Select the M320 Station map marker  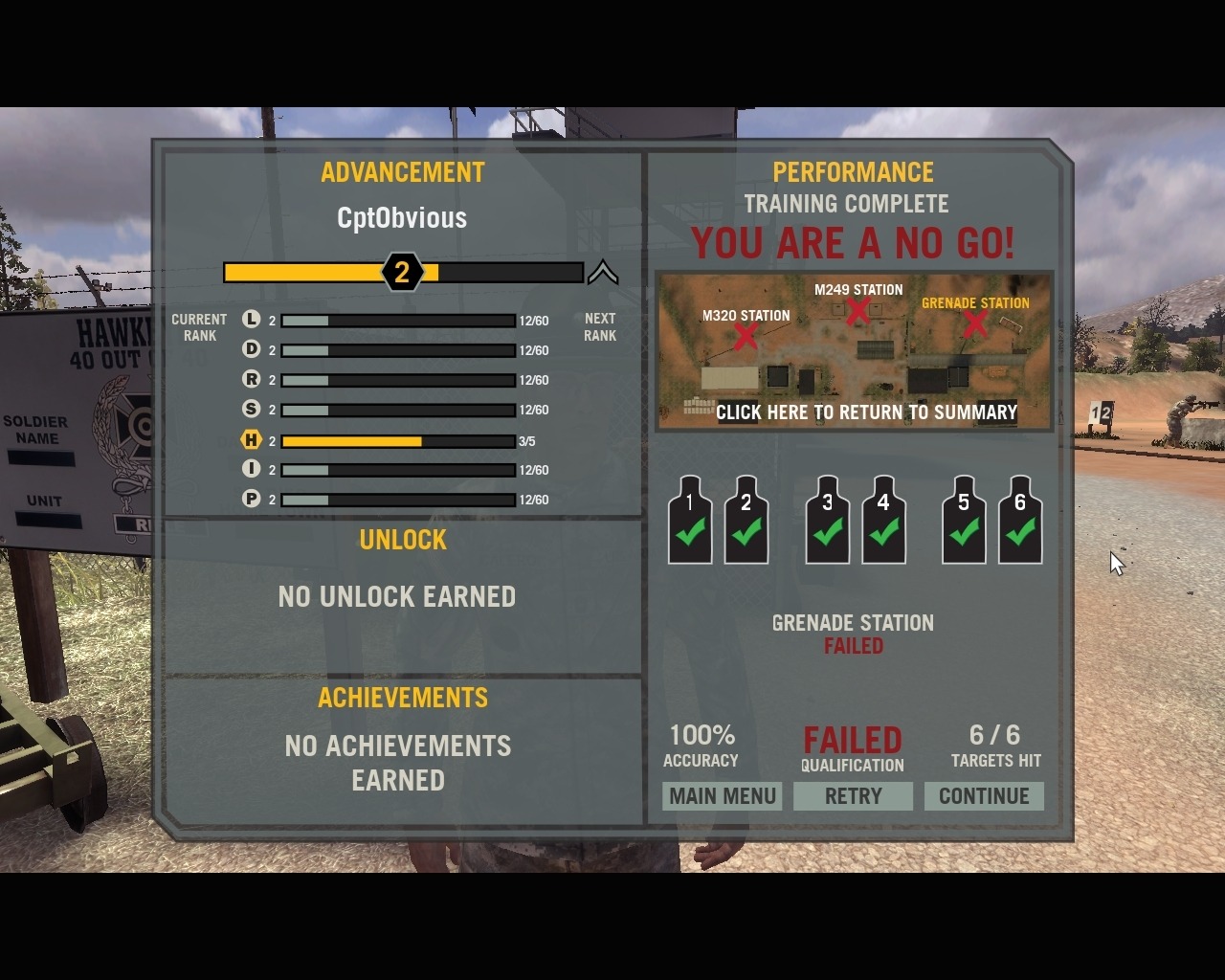pos(746,335)
